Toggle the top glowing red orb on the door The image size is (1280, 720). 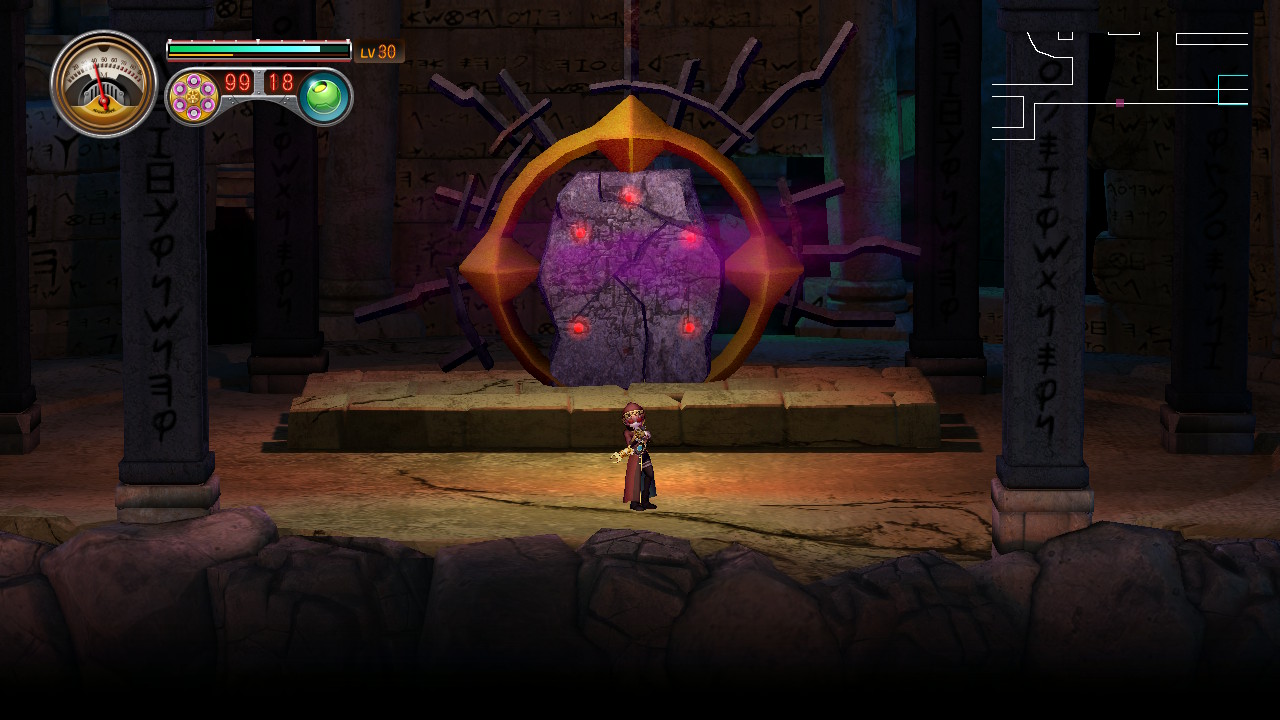(630, 195)
